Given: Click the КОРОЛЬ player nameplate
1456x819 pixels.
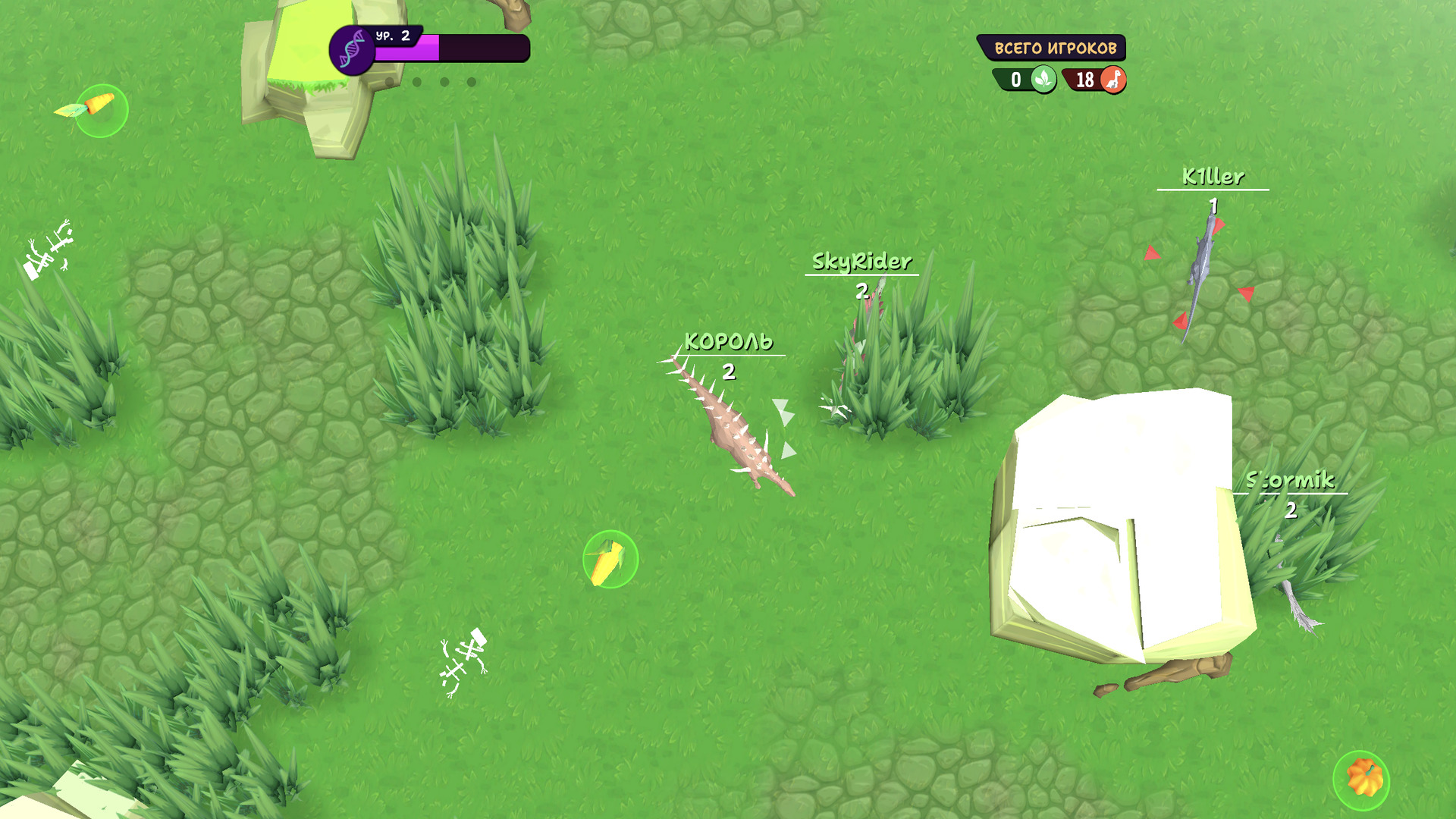Looking at the screenshot, I should [729, 342].
